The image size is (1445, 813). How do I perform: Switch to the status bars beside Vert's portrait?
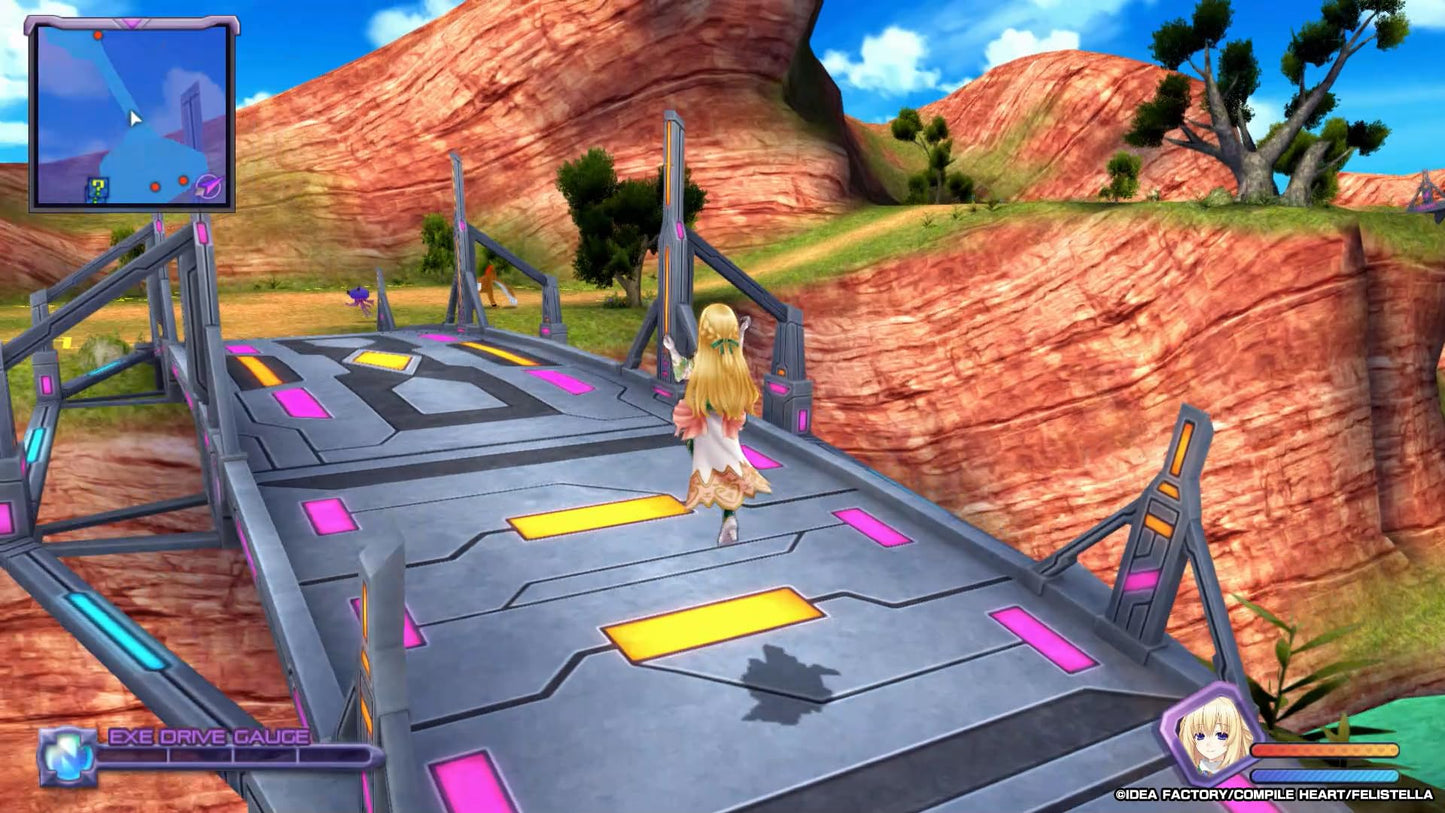1324,762
